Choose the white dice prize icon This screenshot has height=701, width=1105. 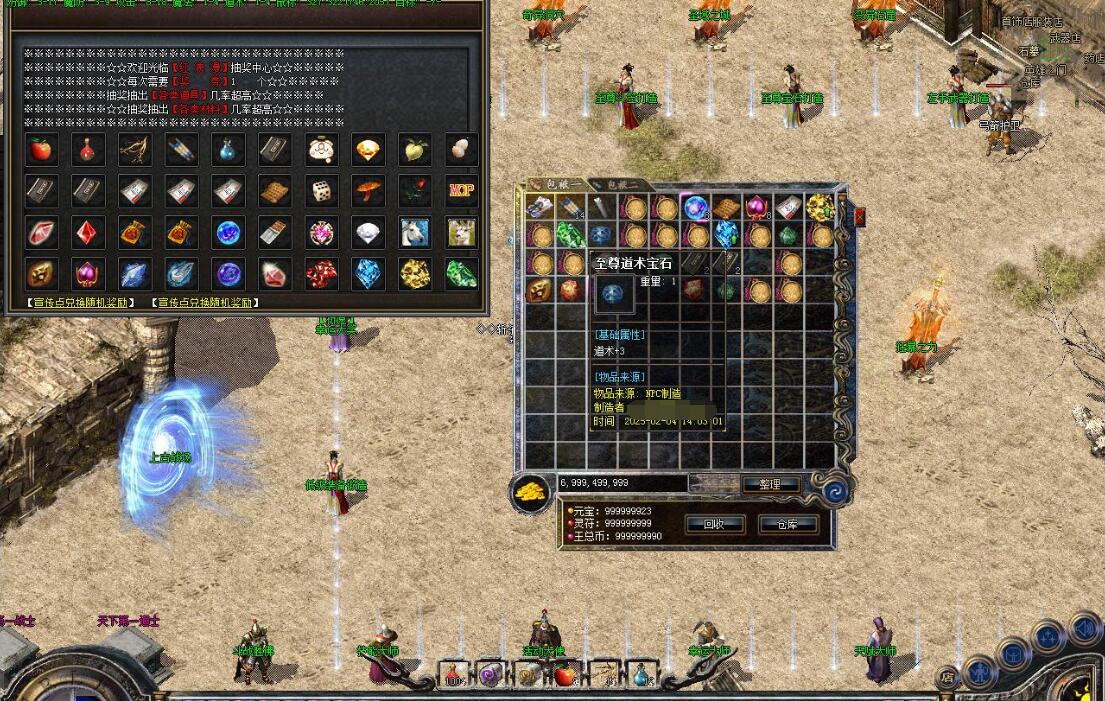coord(322,190)
